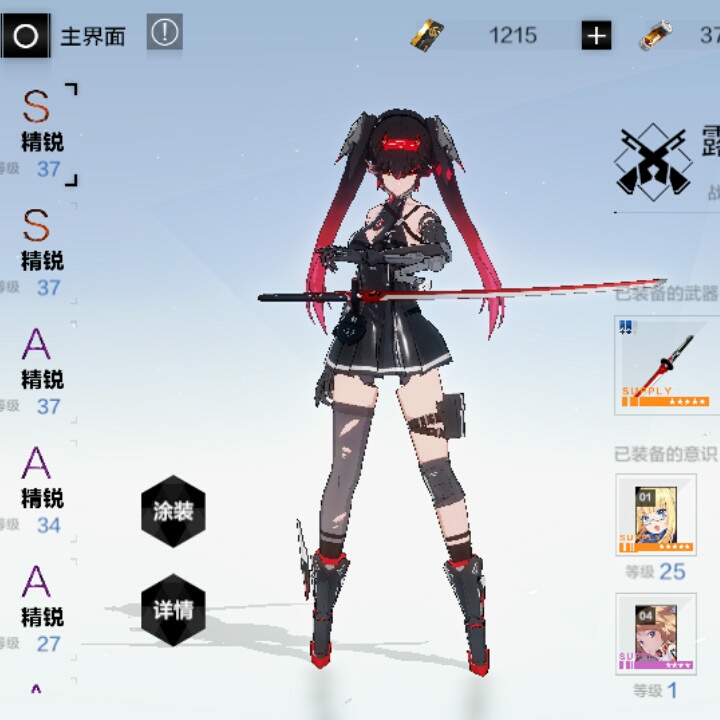Open the equipped red sword weapon slot

[x=667, y=364]
